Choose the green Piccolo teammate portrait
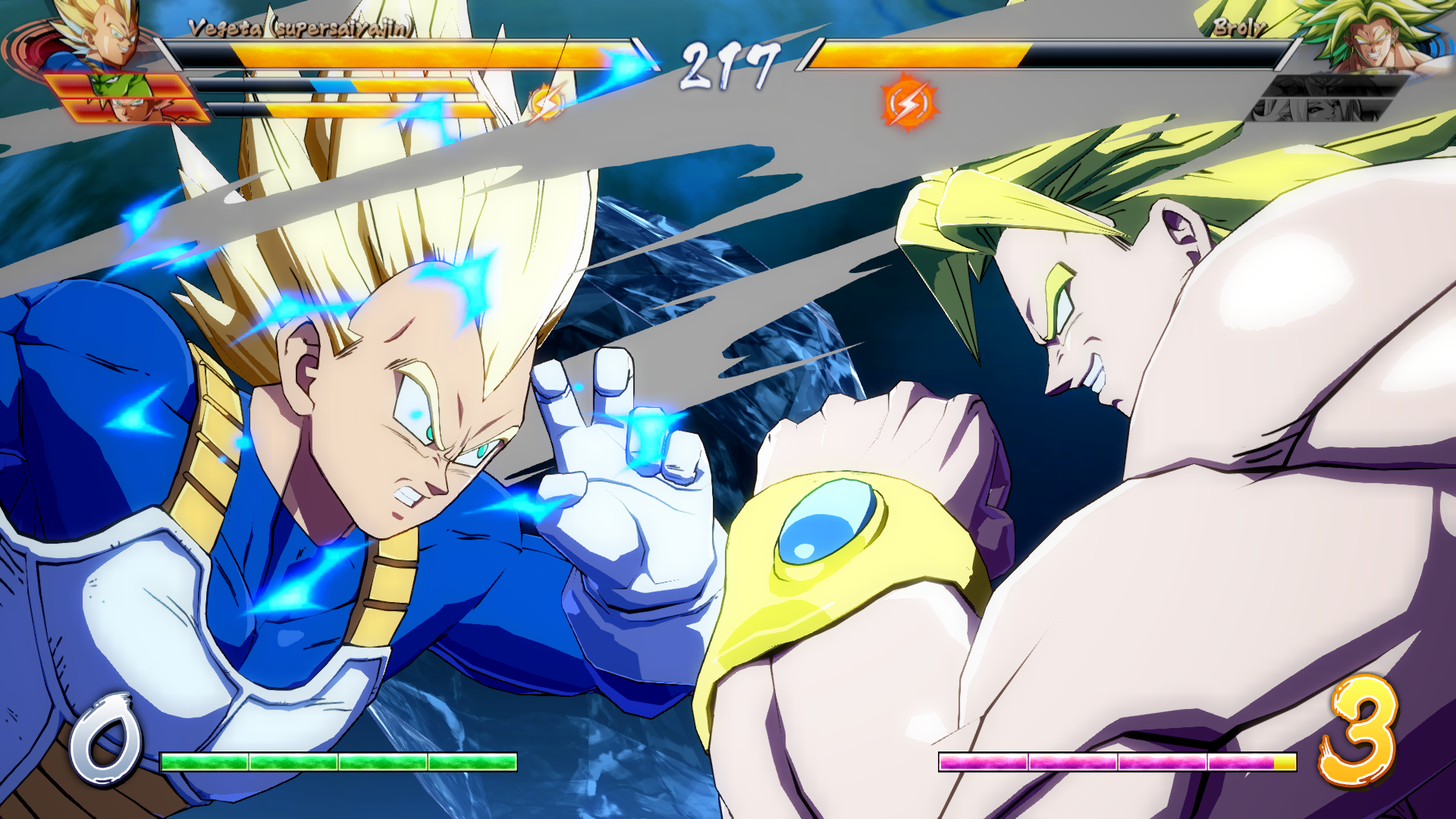This screenshot has width=1456, height=819. (x=121, y=86)
